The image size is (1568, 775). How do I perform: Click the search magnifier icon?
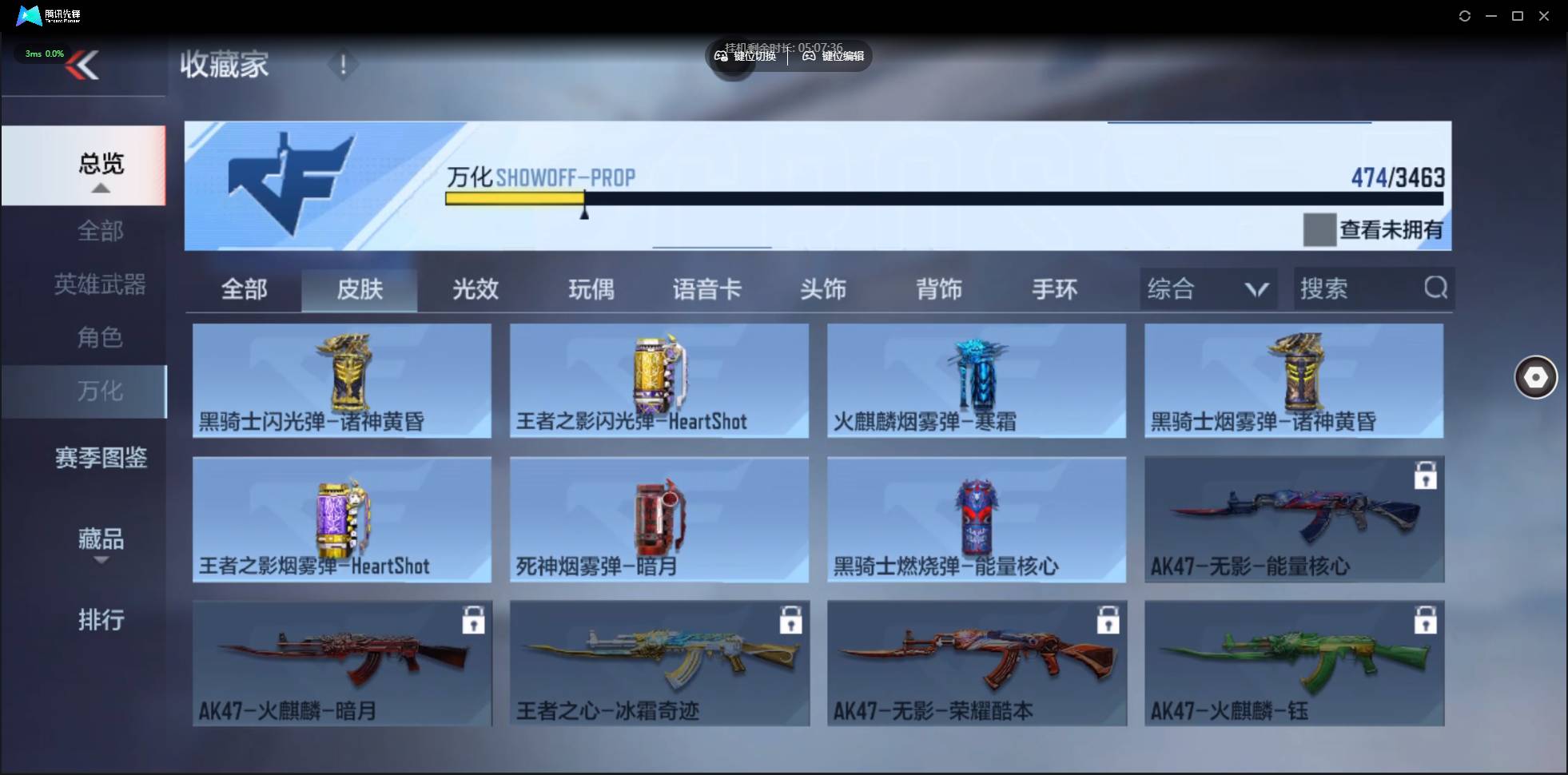coord(1435,288)
